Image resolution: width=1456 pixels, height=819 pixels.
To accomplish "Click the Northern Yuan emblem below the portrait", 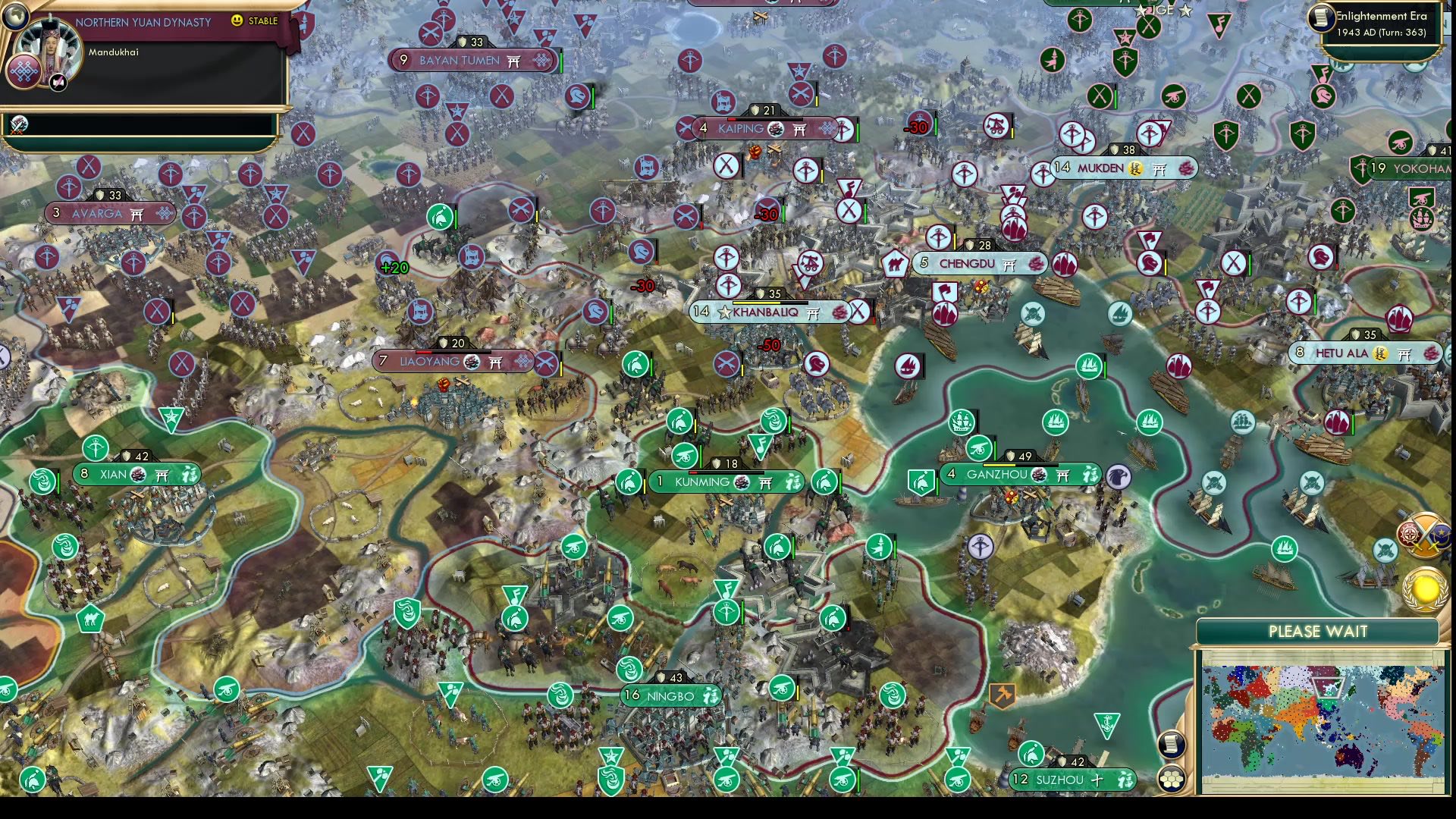I will click(x=25, y=71).
